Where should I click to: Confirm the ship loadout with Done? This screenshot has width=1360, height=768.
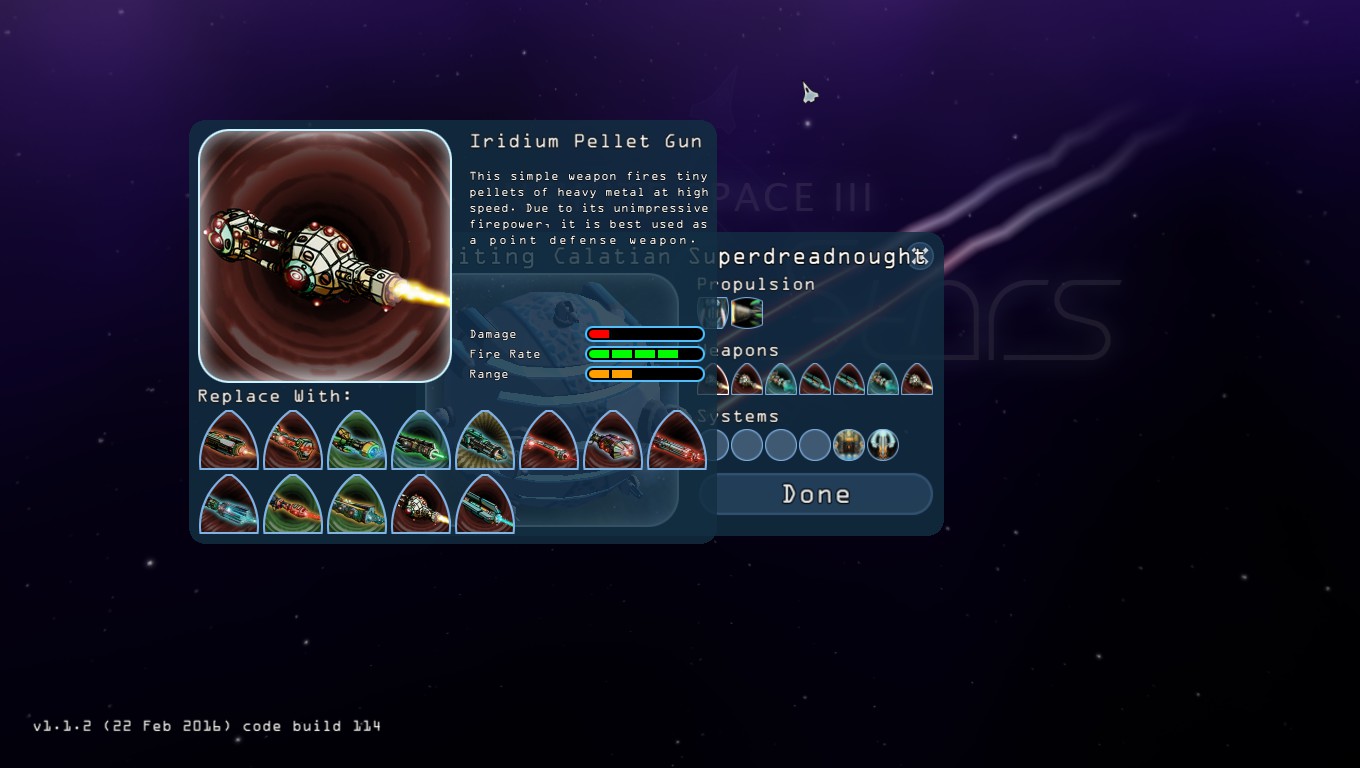coord(815,494)
